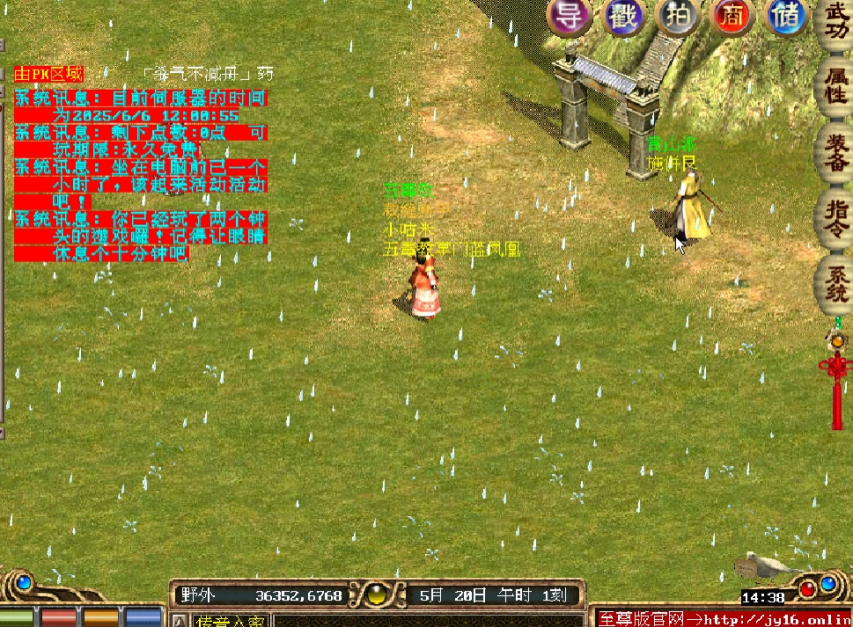Image resolution: width=853 pixels, height=627 pixels.
Task: Open the 系统 system menu
Action: tap(836, 281)
